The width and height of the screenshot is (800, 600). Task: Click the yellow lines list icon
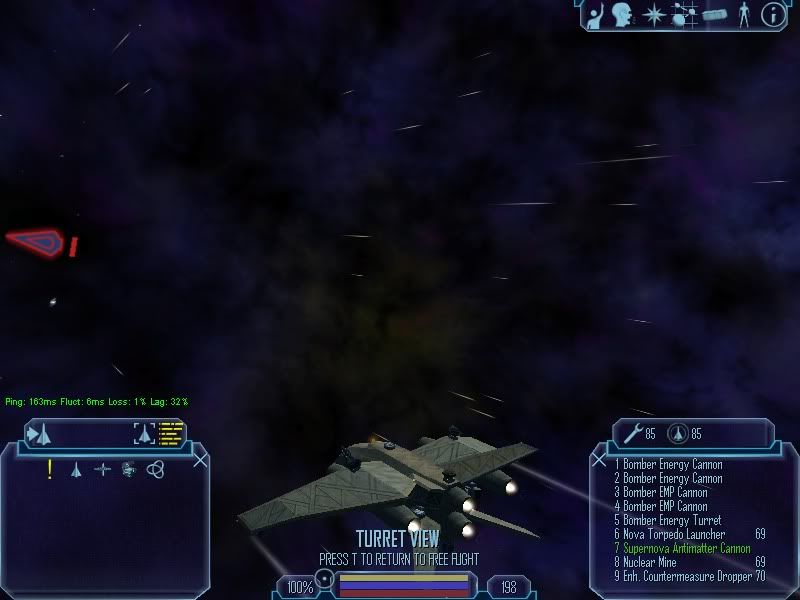point(172,433)
